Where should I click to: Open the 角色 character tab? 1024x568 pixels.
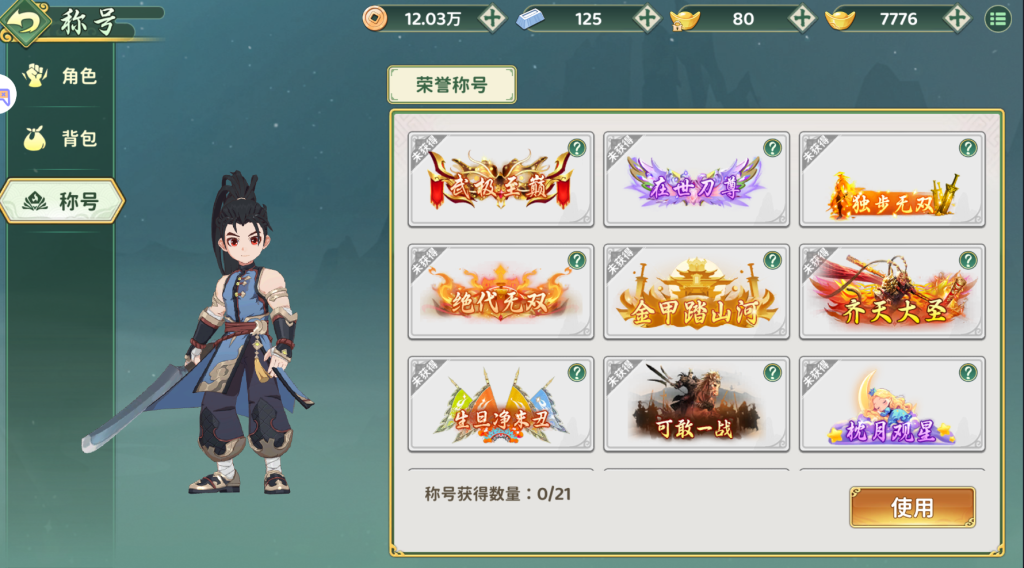tap(62, 76)
